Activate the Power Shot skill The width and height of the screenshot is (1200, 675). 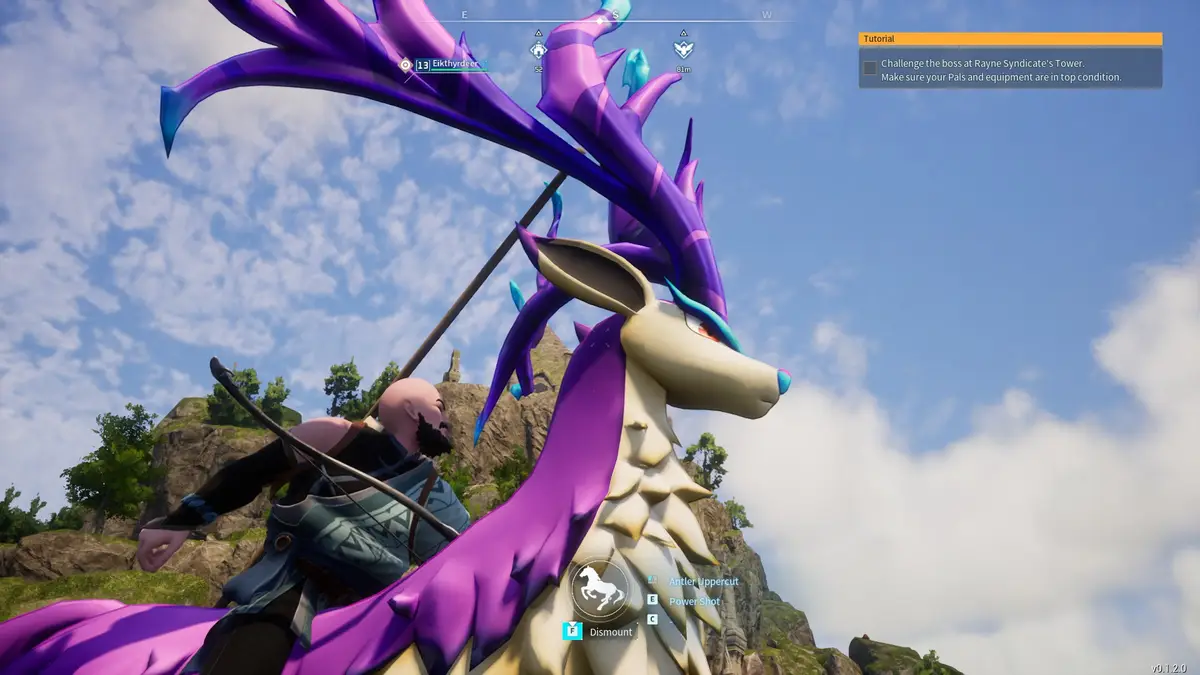point(696,601)
